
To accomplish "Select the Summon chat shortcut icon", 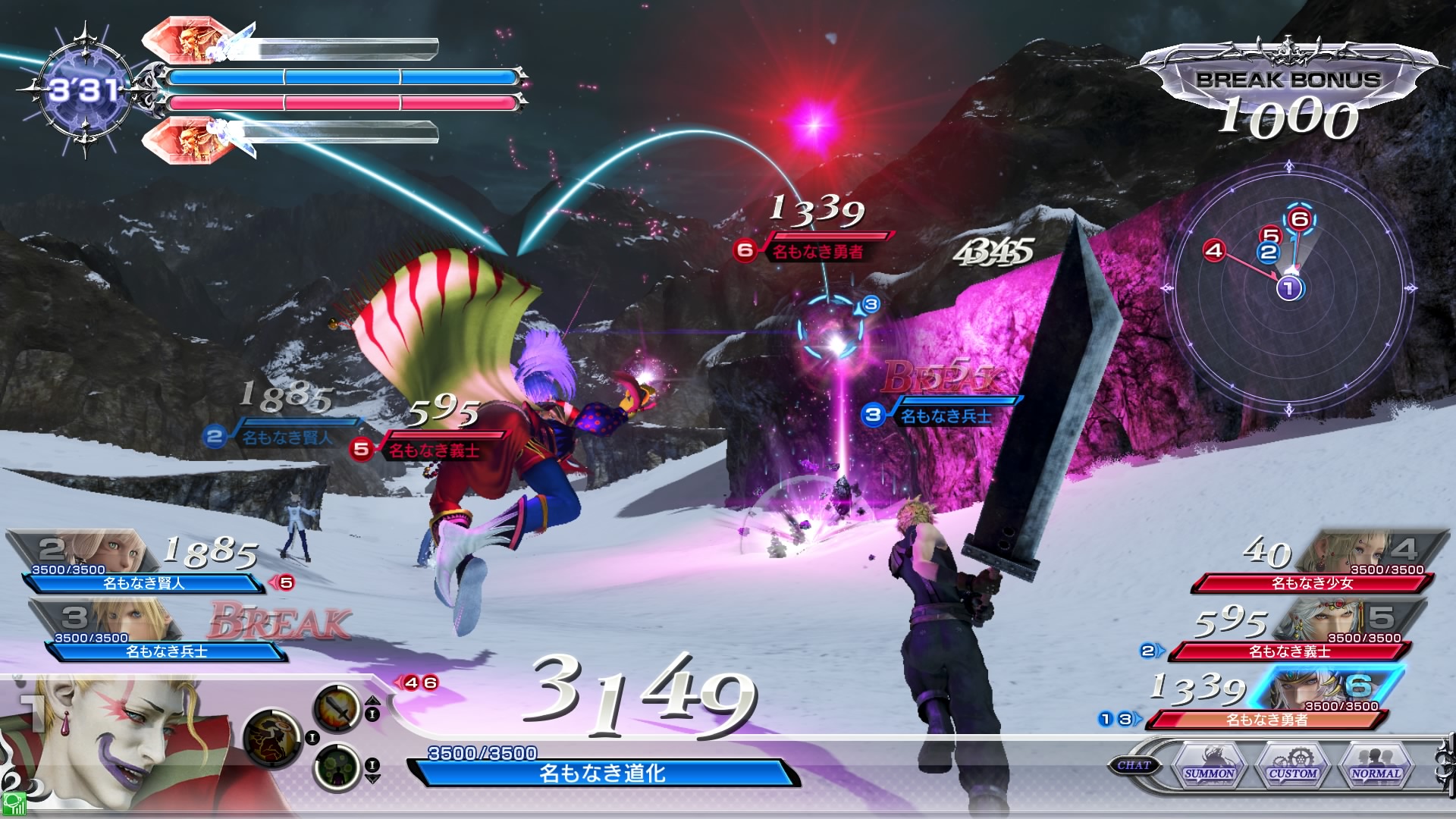I will click(x=1210, y=772).
